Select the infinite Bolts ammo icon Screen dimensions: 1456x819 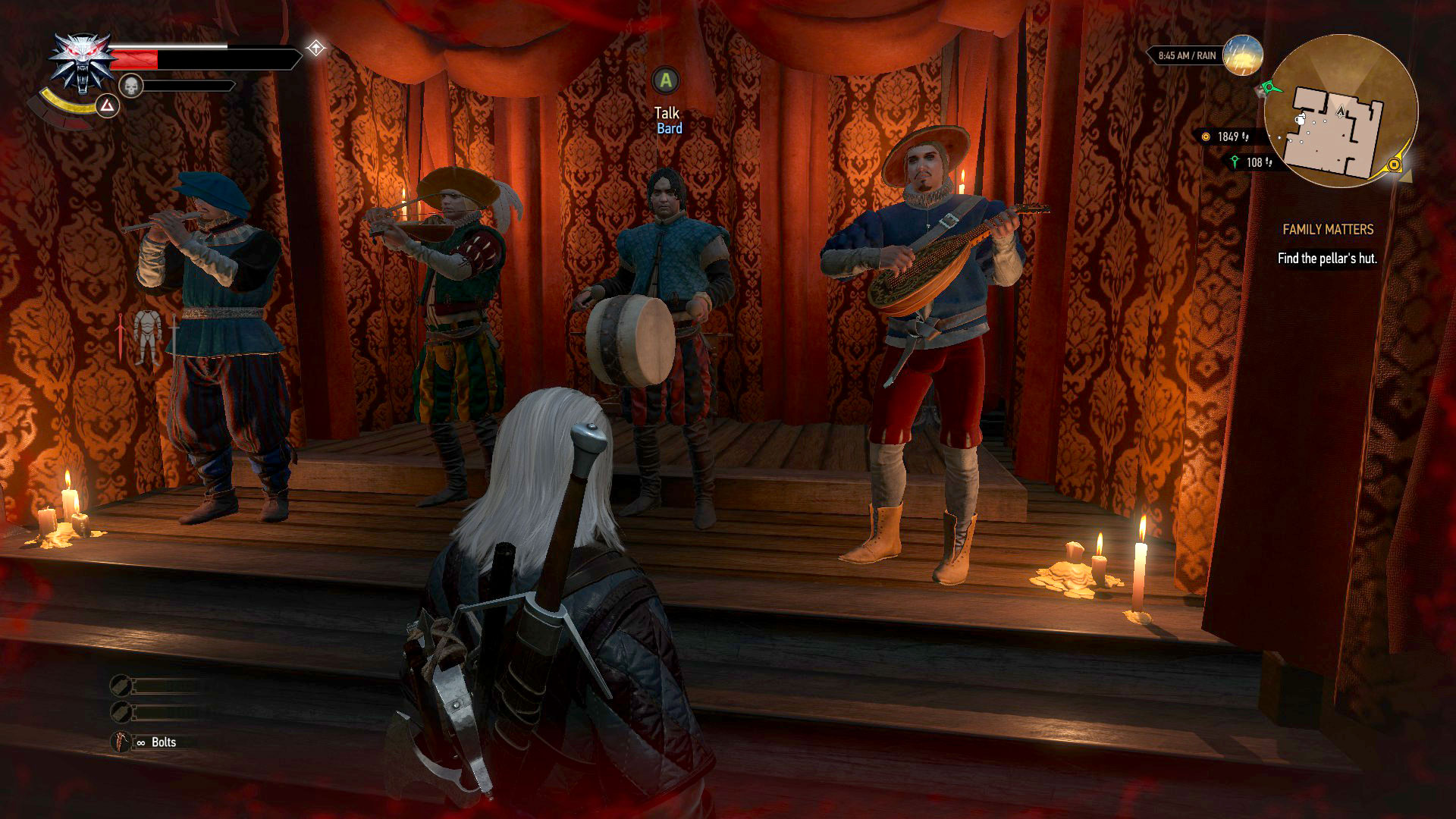click(121, 742)
